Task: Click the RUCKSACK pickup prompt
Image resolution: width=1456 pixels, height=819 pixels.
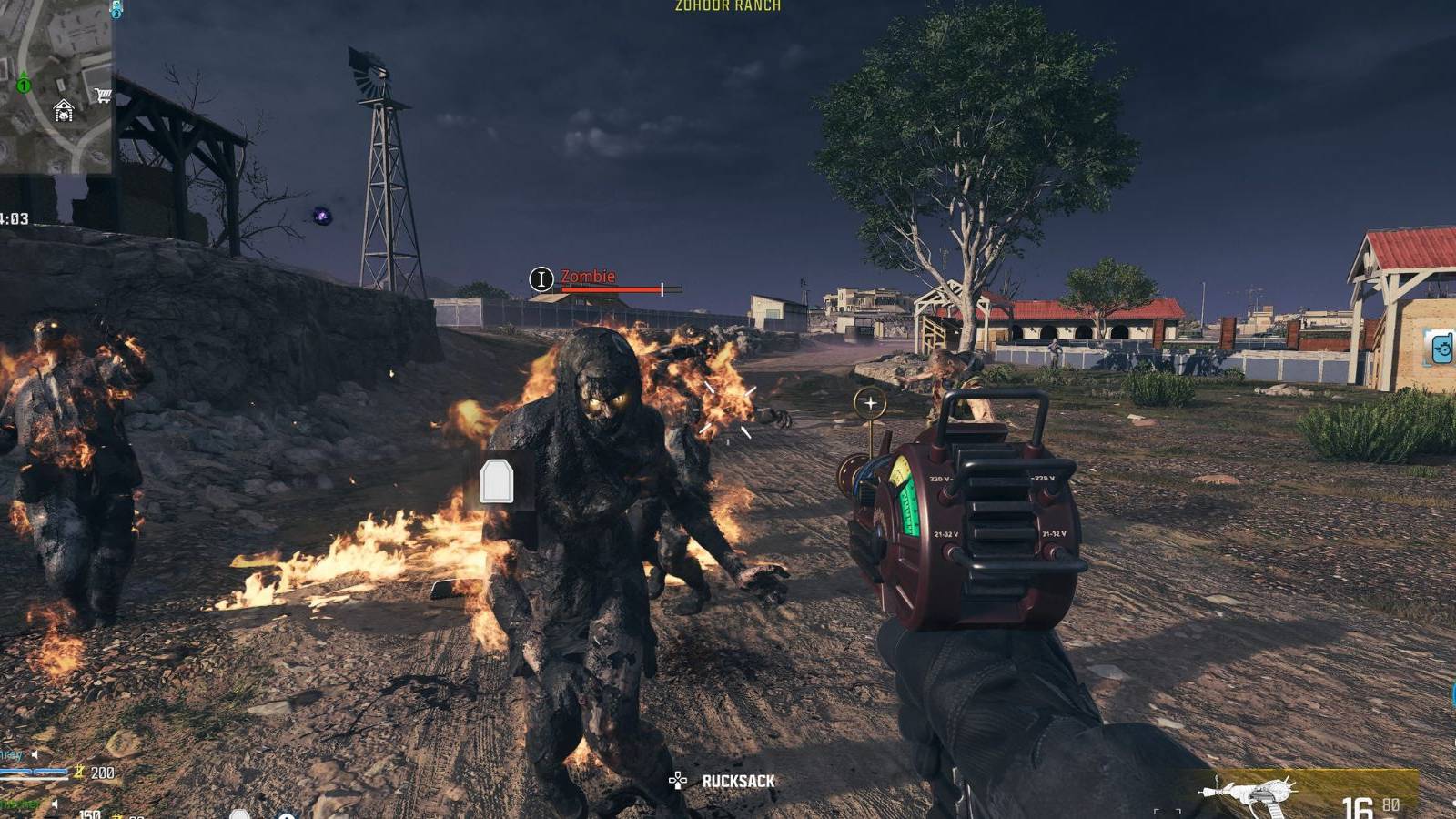Action: pos(739,780)
